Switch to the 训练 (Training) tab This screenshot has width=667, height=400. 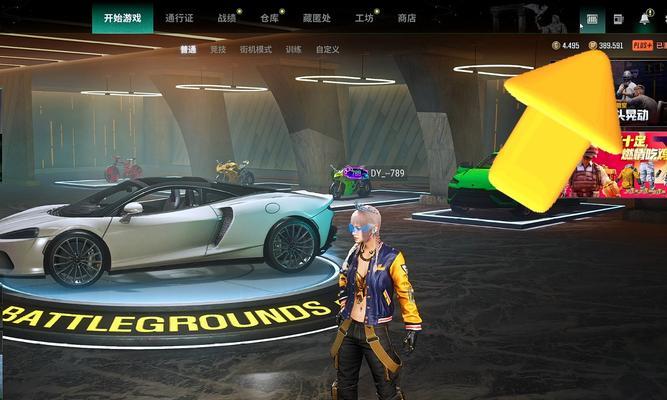pyautogui.click(x=293, y=49)
